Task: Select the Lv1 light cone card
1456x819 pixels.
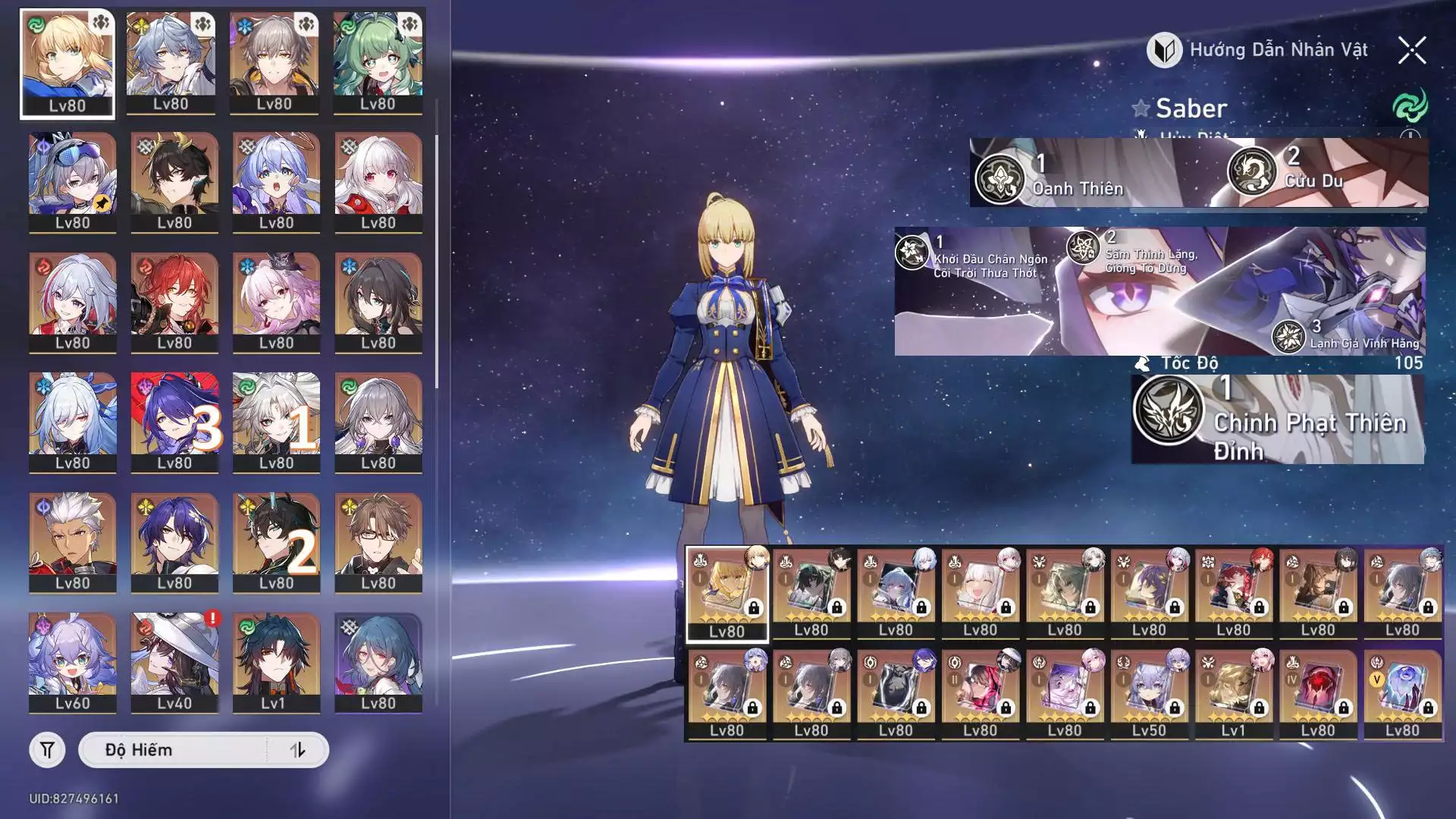Action: [1234, 694]
